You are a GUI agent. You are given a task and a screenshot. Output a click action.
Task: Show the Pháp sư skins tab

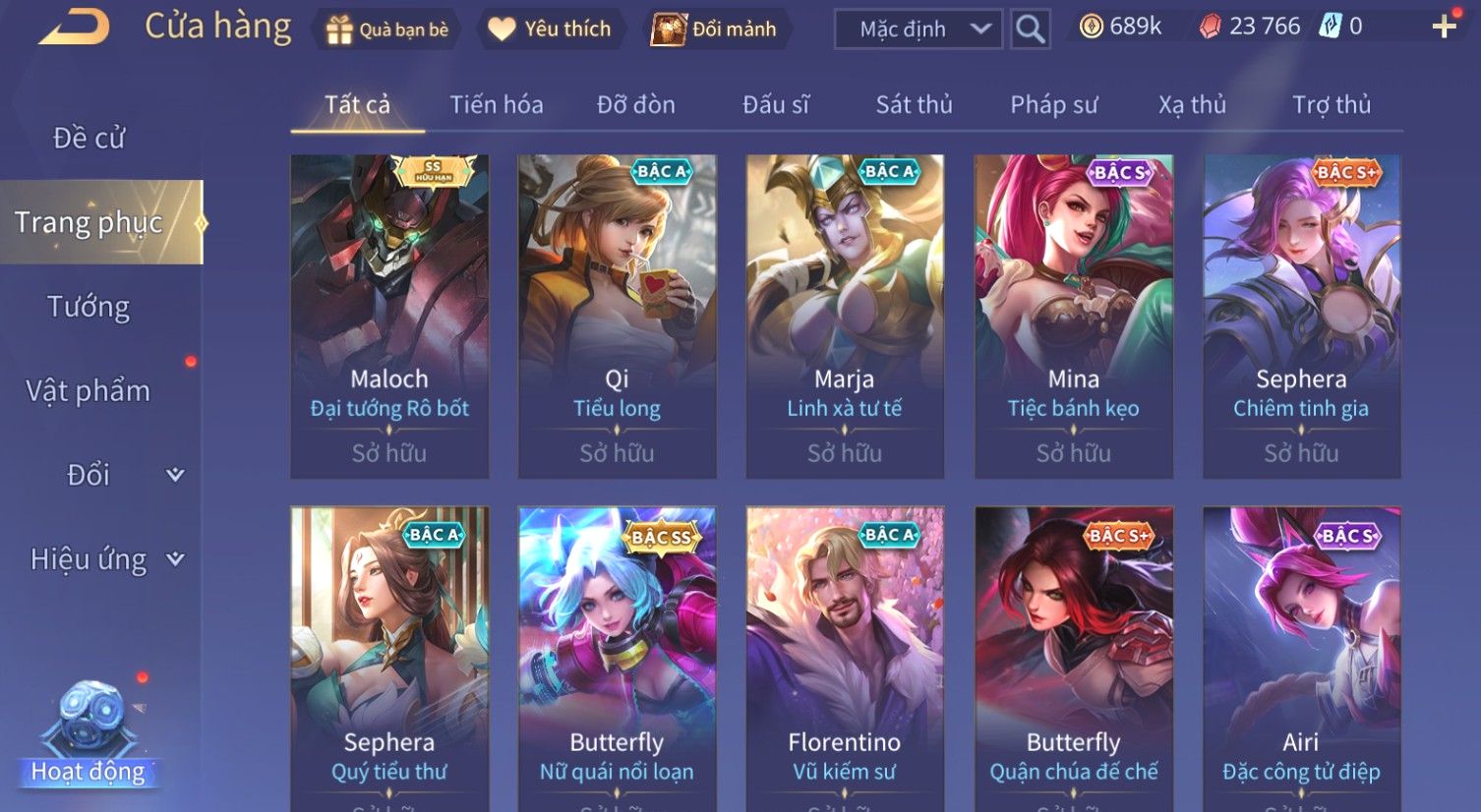pos(1053,105)
